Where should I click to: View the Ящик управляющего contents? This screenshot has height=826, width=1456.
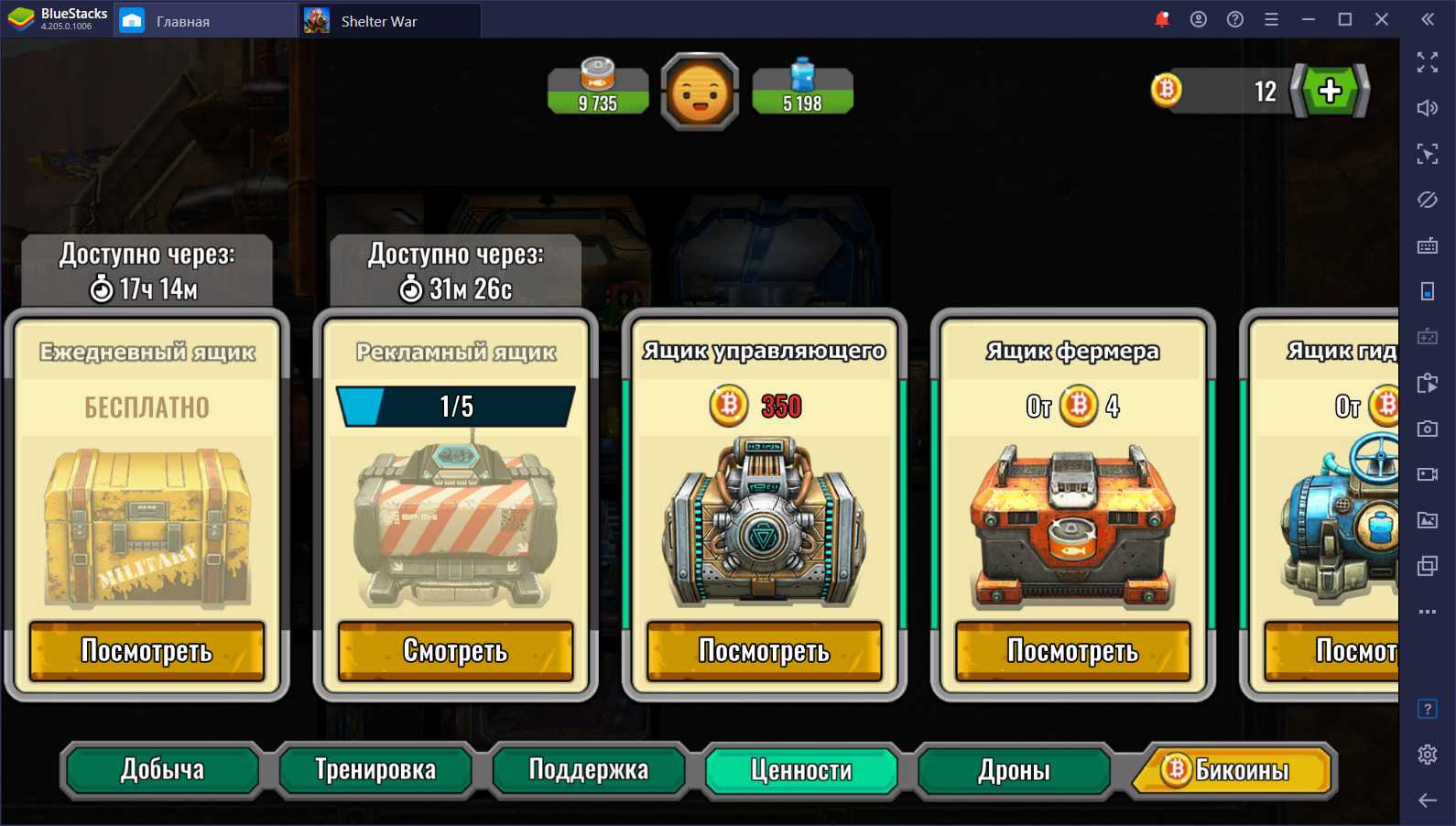[x=764, y=651]
